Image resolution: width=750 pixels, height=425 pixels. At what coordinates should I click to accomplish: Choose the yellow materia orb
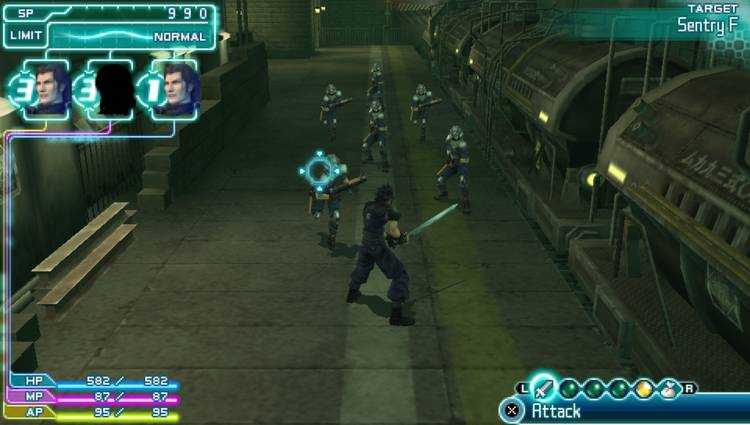pos(643,389)
